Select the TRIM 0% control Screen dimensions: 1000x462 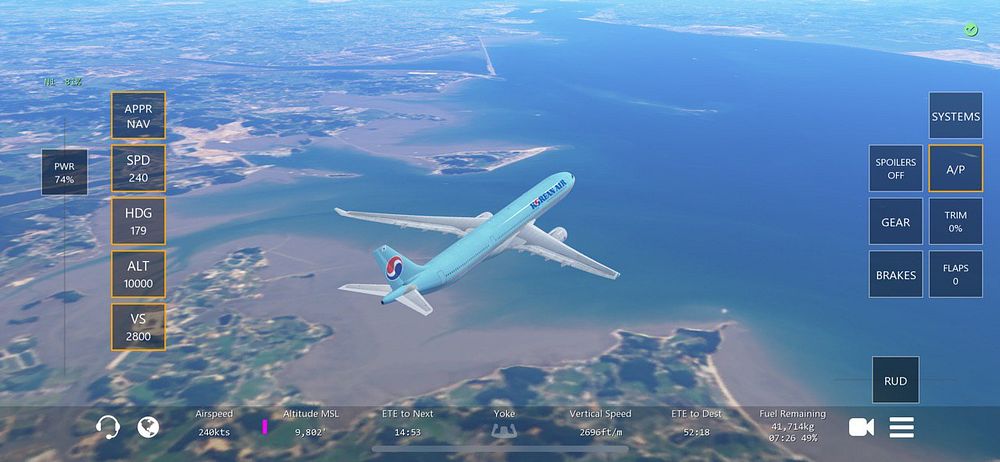click(955, 222)
